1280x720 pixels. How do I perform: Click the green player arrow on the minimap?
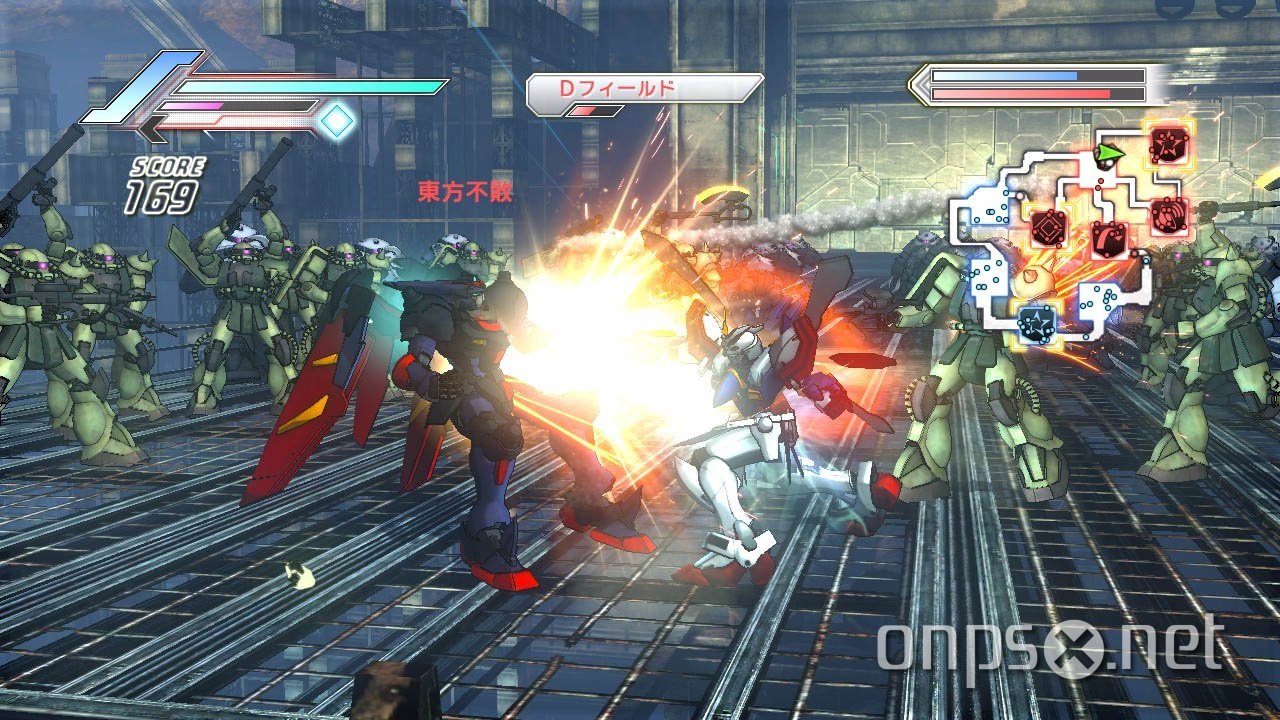click(x=1109, y=152)
